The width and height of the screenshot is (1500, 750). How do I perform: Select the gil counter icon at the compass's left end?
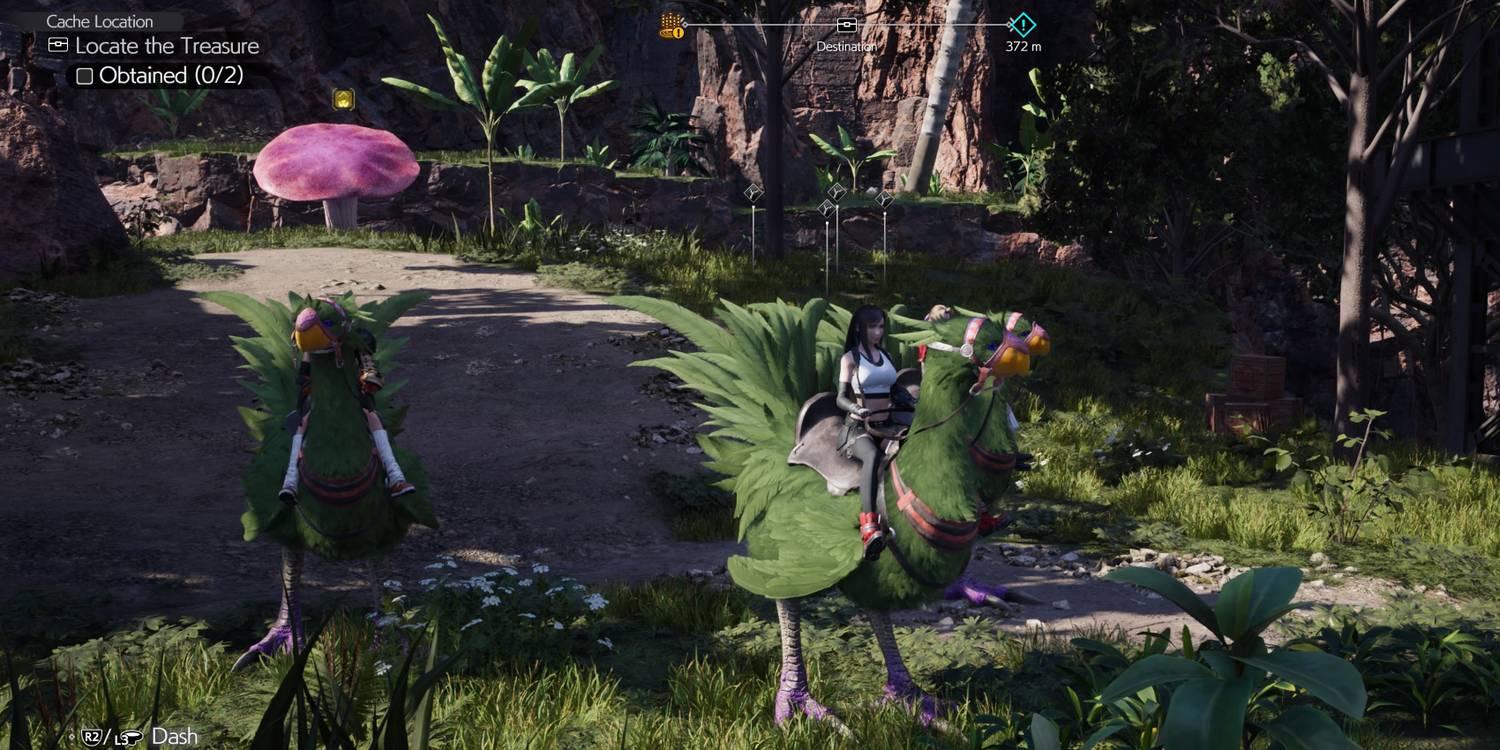pos(667,21)
